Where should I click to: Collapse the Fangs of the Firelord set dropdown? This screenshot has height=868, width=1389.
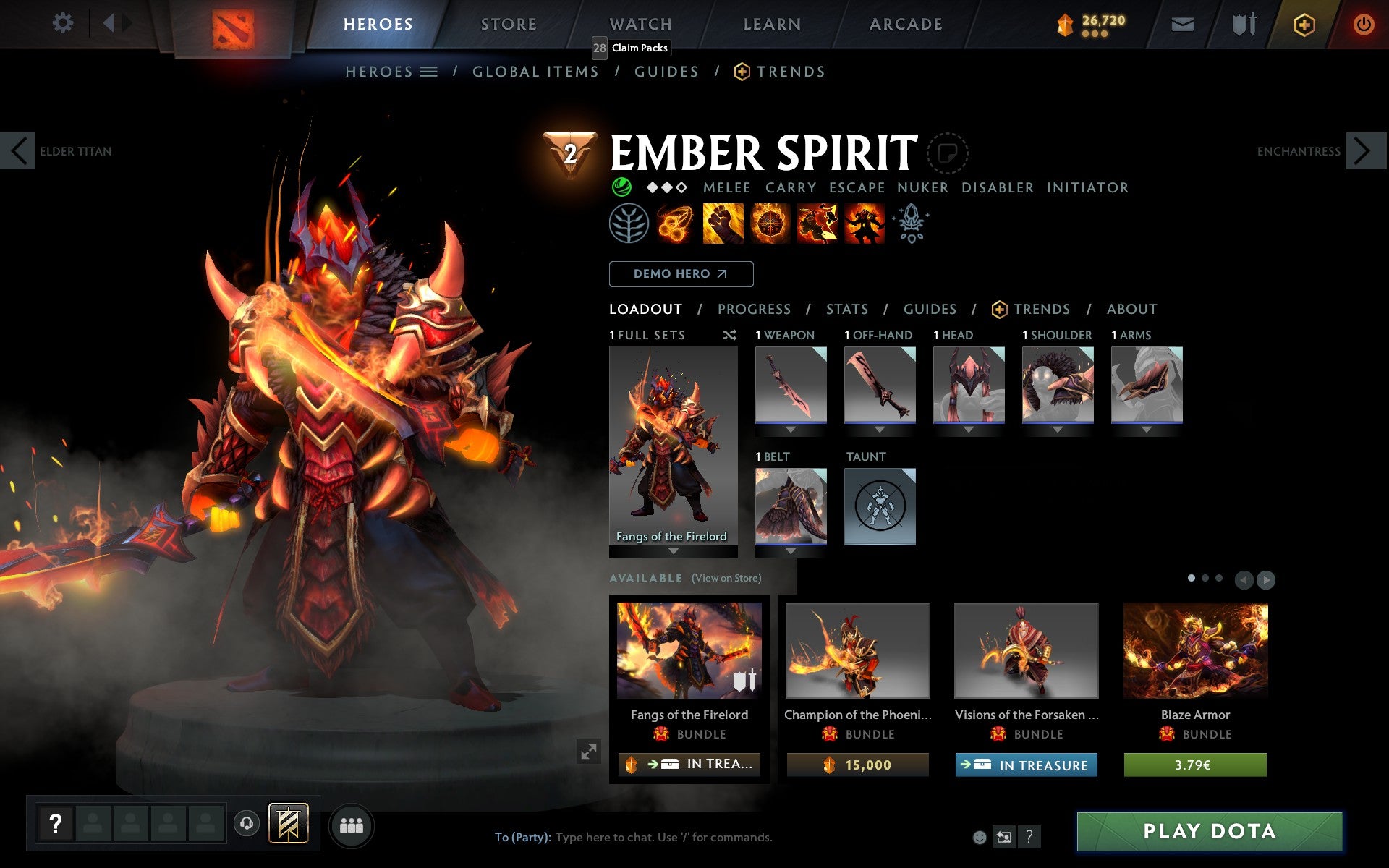pos(674,551)
